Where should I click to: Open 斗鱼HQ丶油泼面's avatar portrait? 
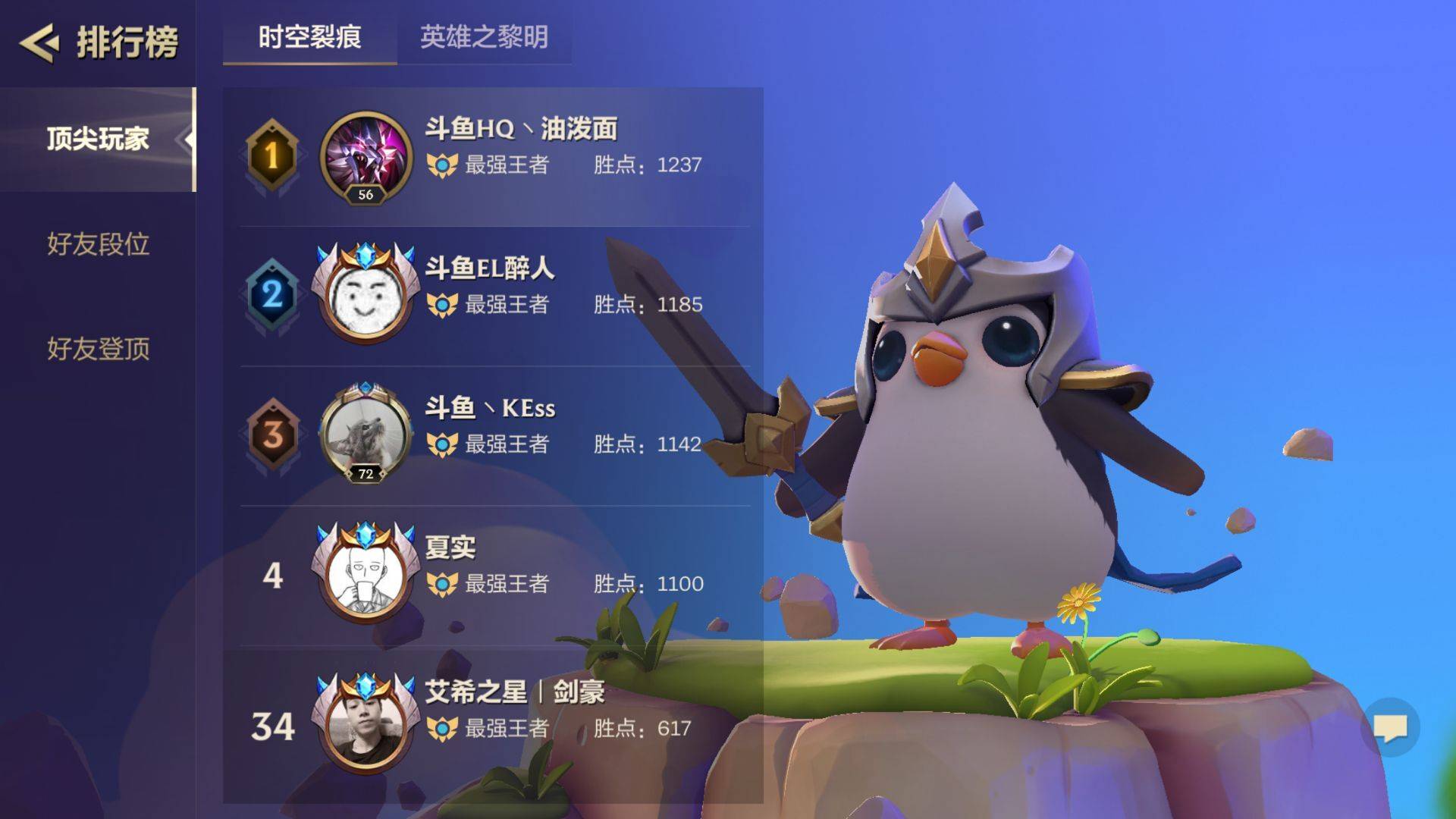point(364,157)
